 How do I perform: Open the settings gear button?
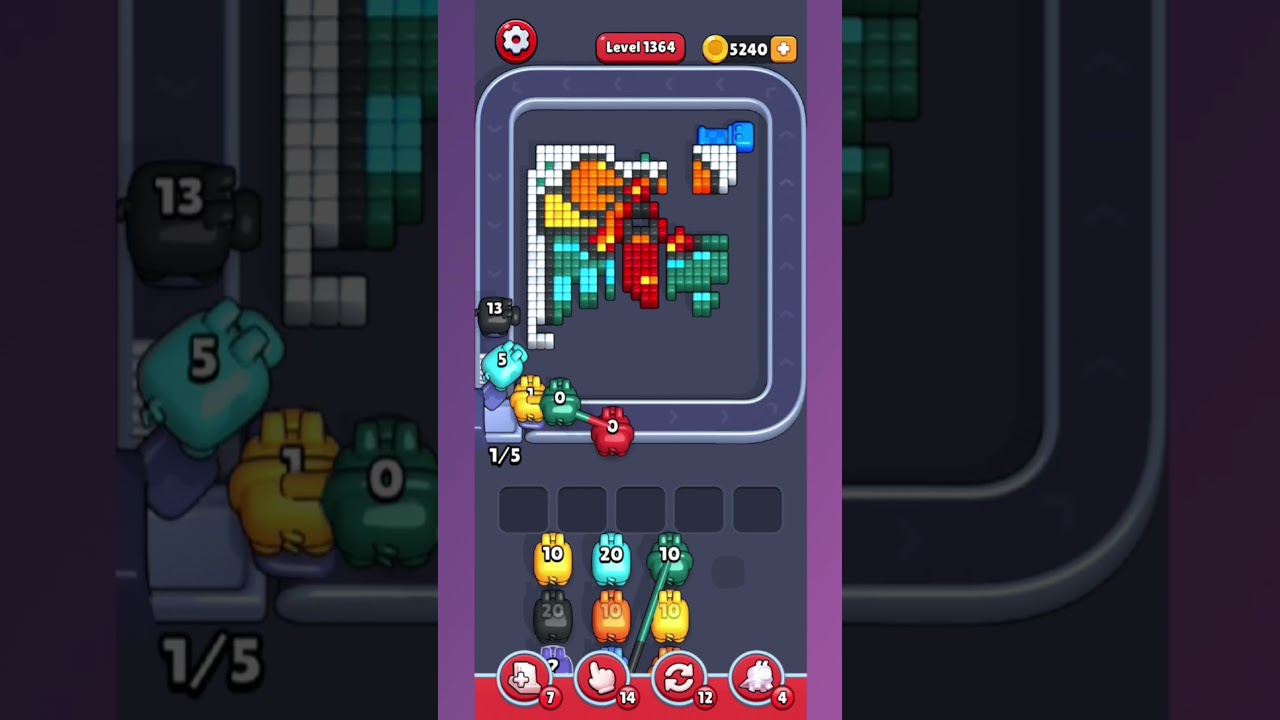(517, 40)
